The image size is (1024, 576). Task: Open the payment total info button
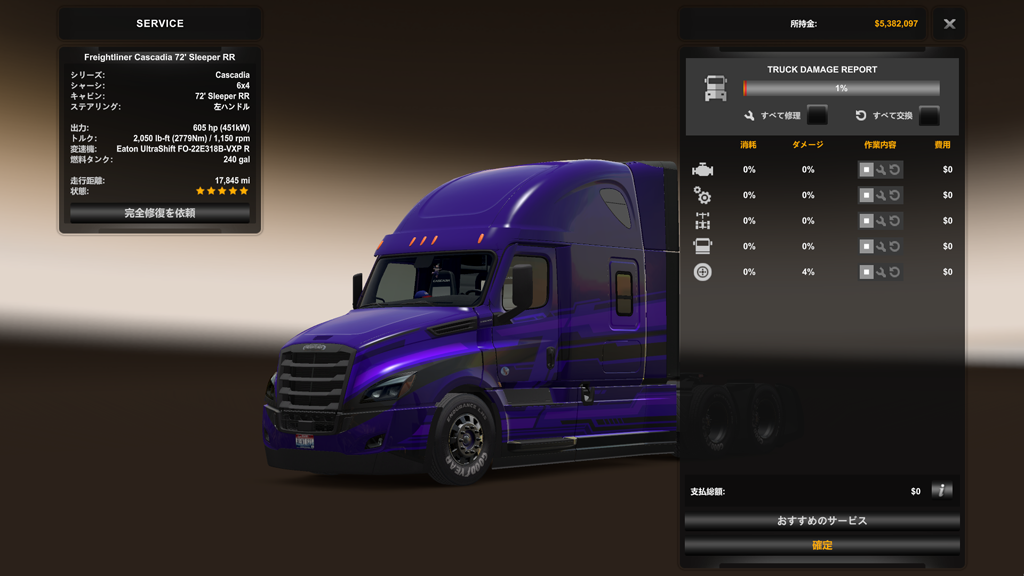pyautogui.click(x=941, y=490)
